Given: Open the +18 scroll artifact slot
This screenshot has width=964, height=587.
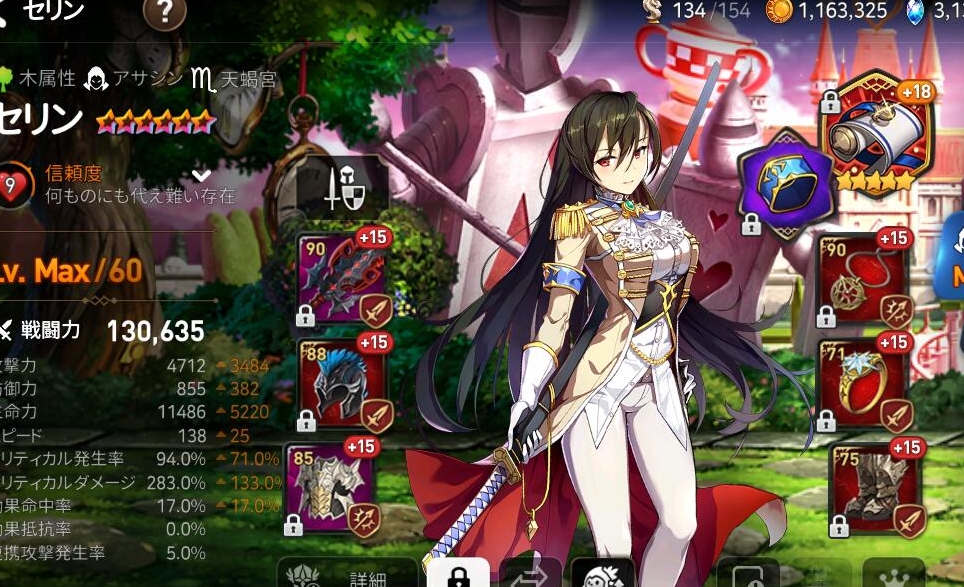Looking at the screenshot, I should coord(875,132).
